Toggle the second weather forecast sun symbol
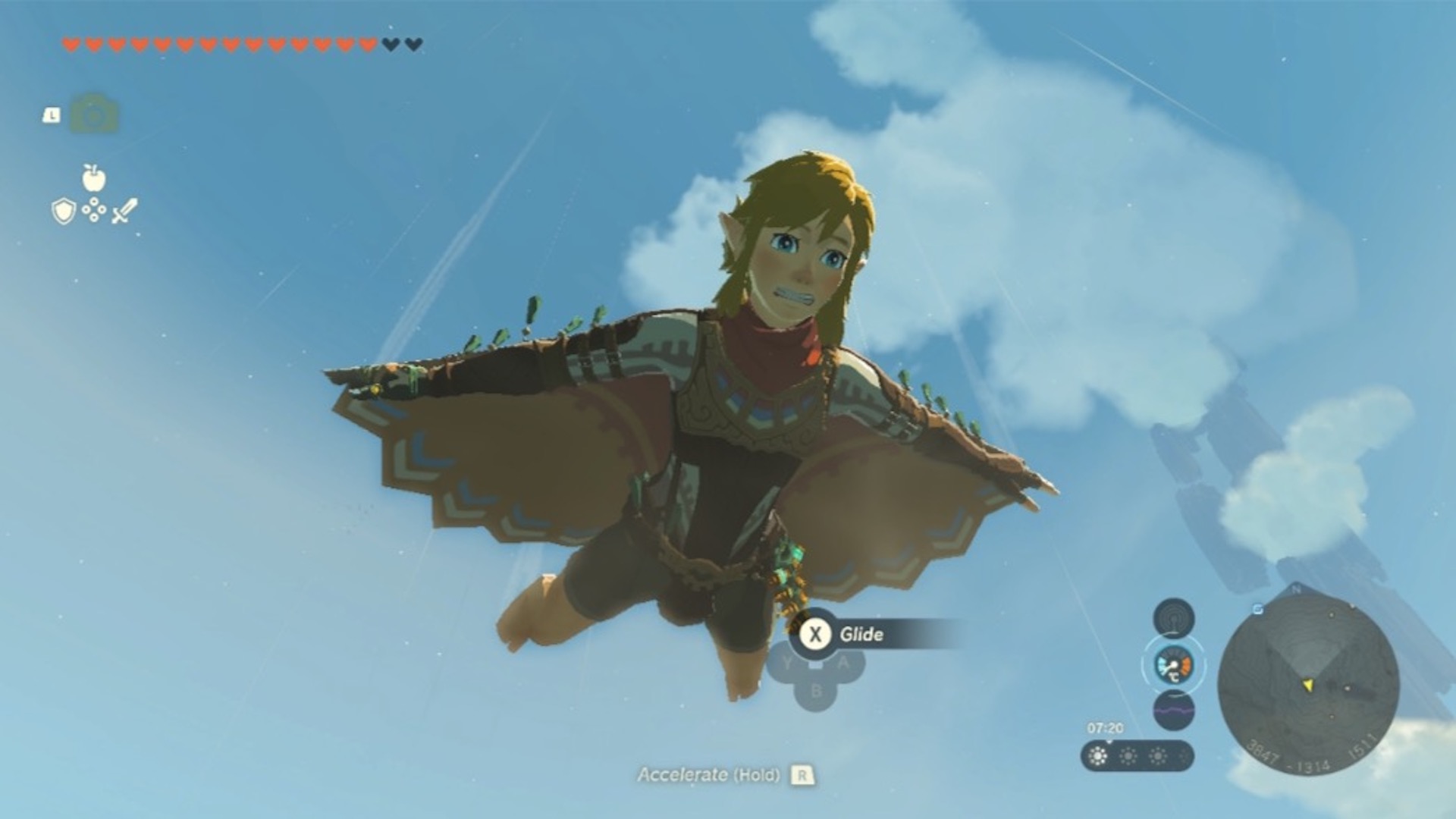The image size is (1456, 819). point(1128,757)
